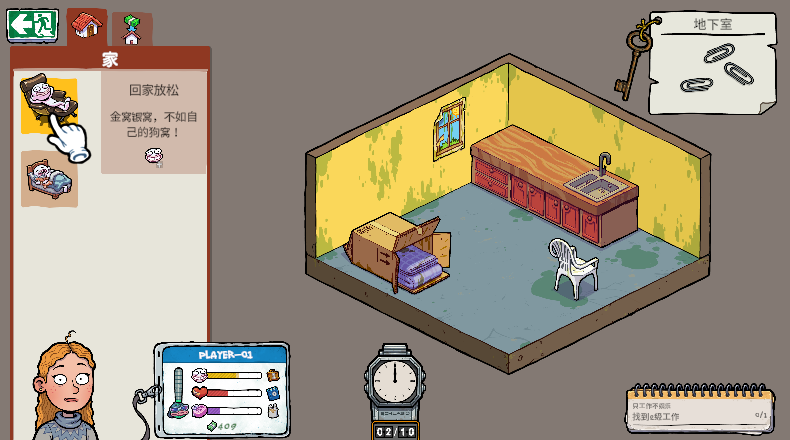Open the tab with house and cash

130,29
